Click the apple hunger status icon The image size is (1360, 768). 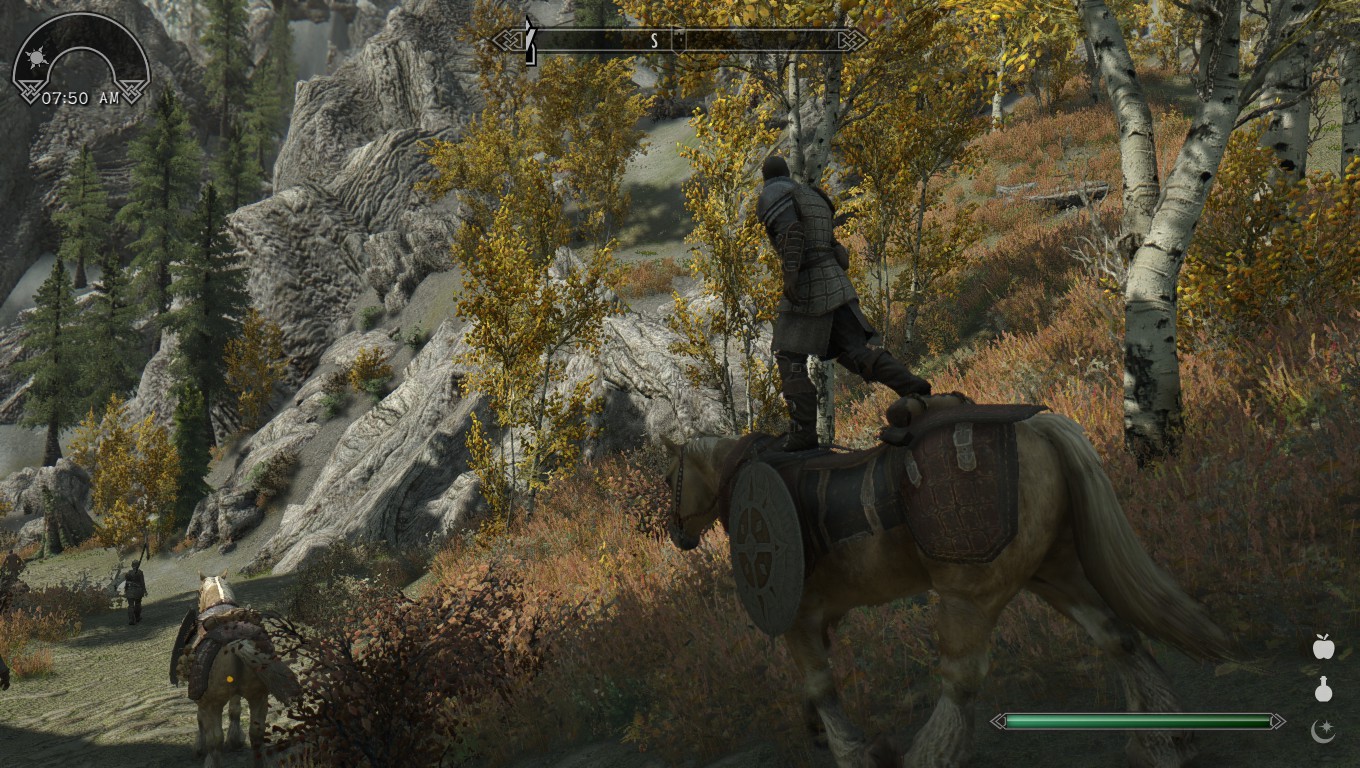(1323, 647)
